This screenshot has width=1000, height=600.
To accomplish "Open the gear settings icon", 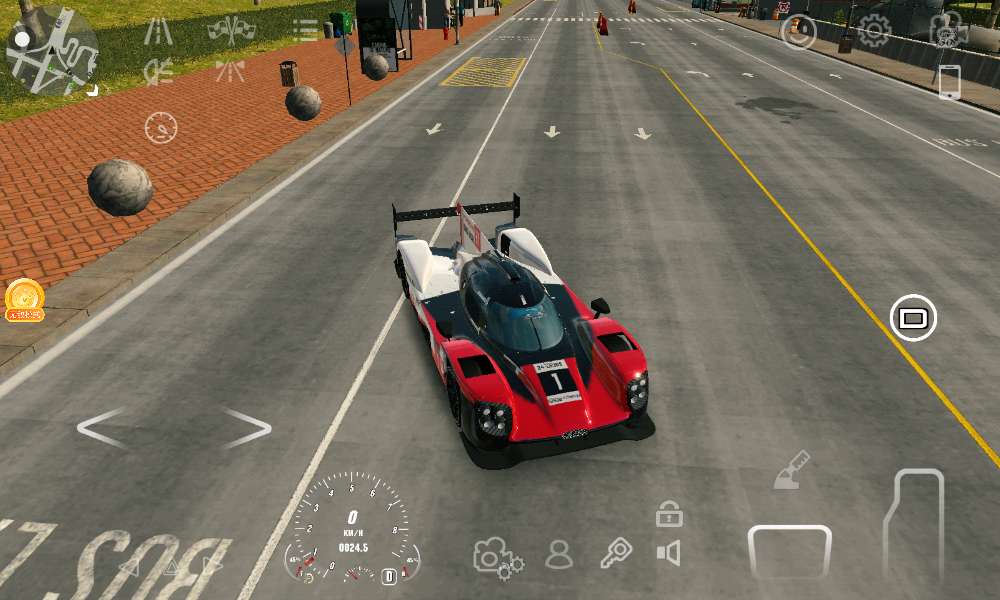I will coord(874,31).
